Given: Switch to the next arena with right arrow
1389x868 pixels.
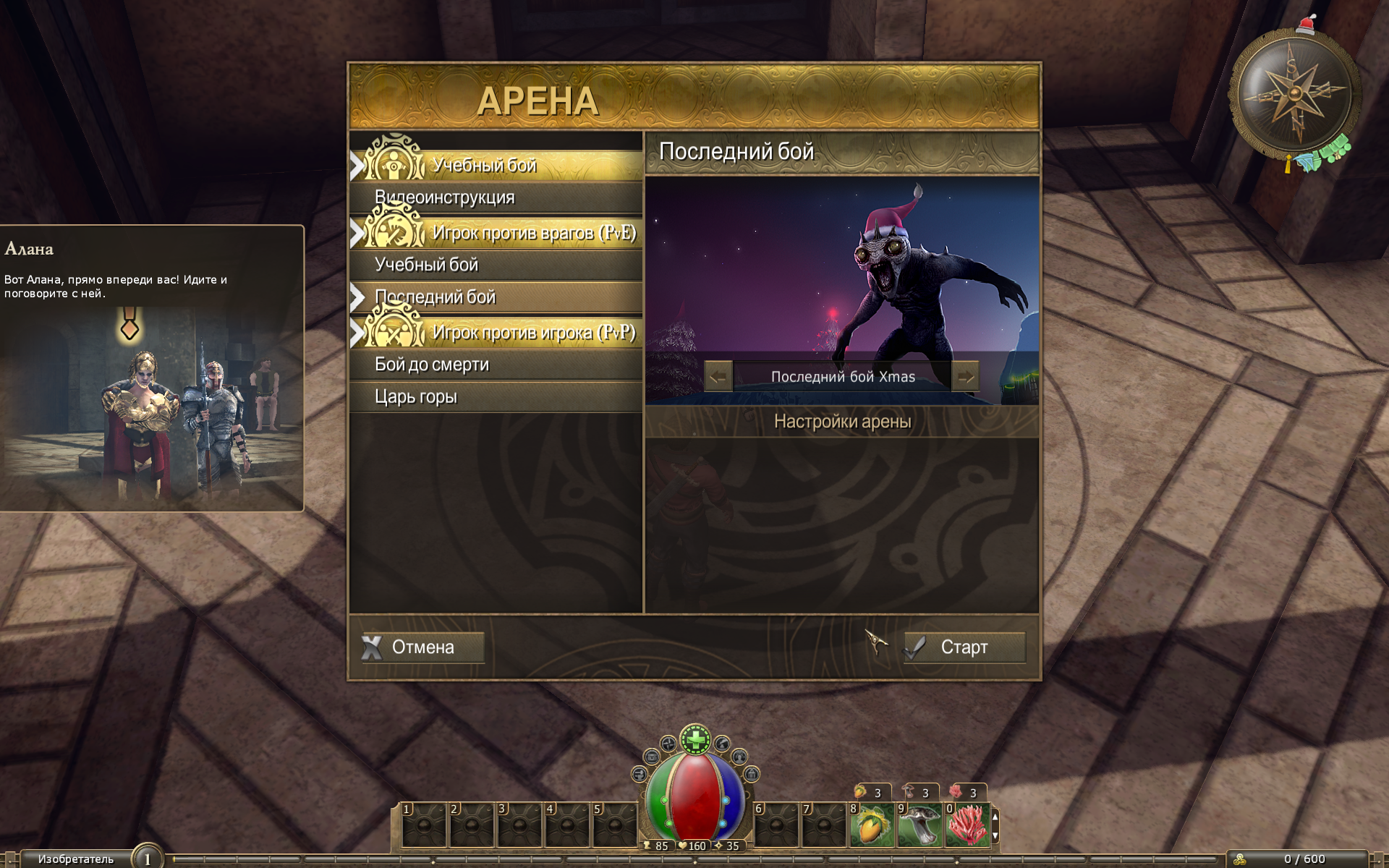Looking at the screenshot, I should coord(965,376).
